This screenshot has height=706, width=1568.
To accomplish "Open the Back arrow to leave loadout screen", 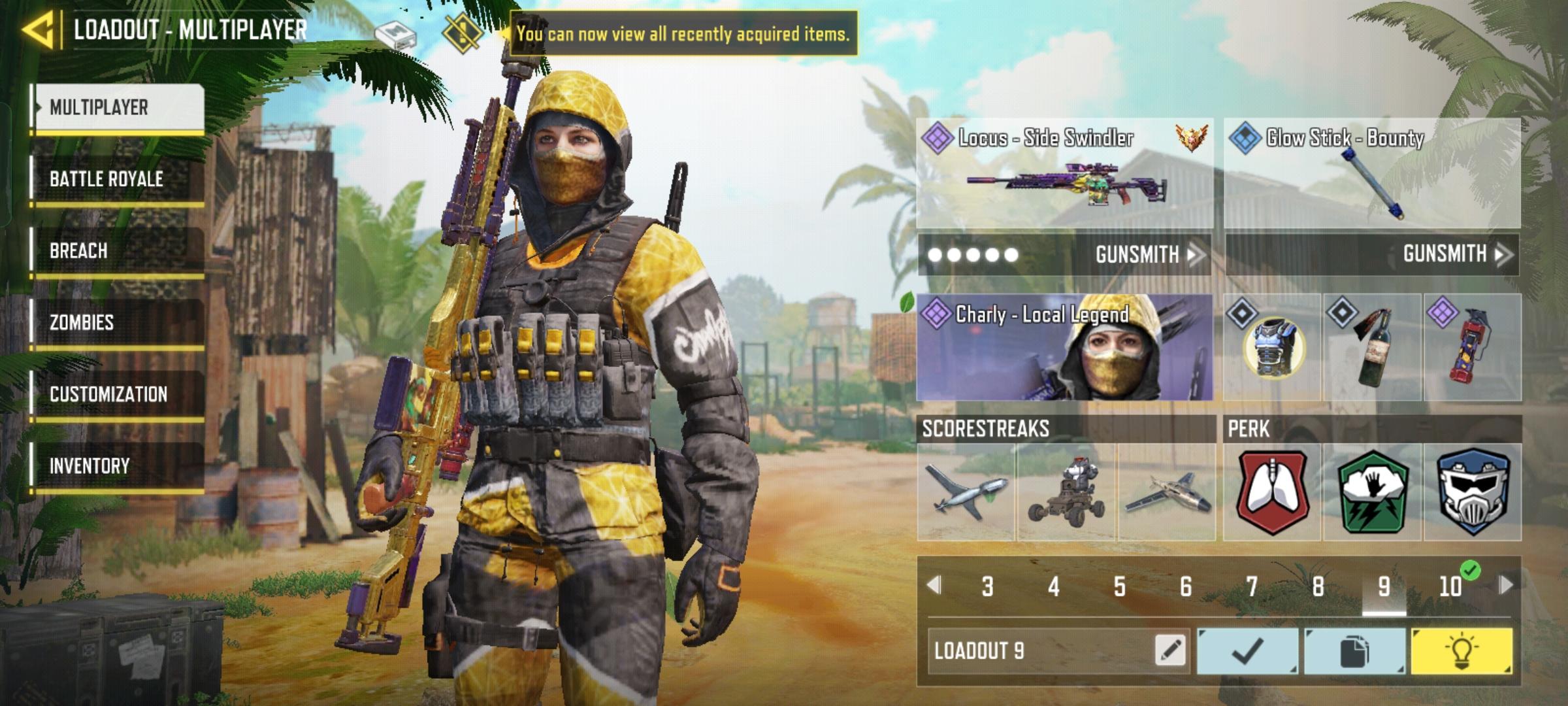I will click(41, 29).
